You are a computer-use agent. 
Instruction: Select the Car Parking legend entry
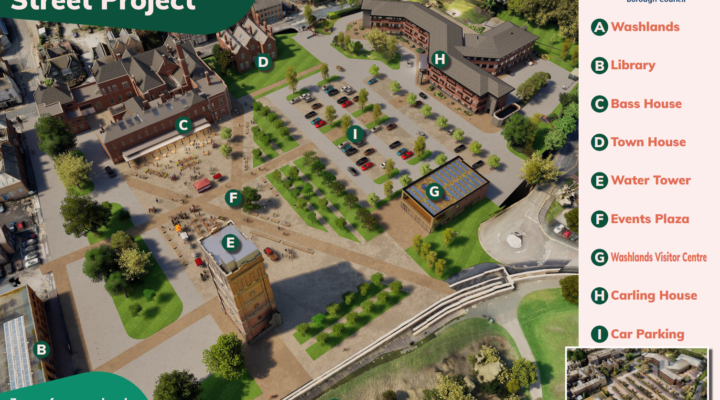tap(647, 334)
